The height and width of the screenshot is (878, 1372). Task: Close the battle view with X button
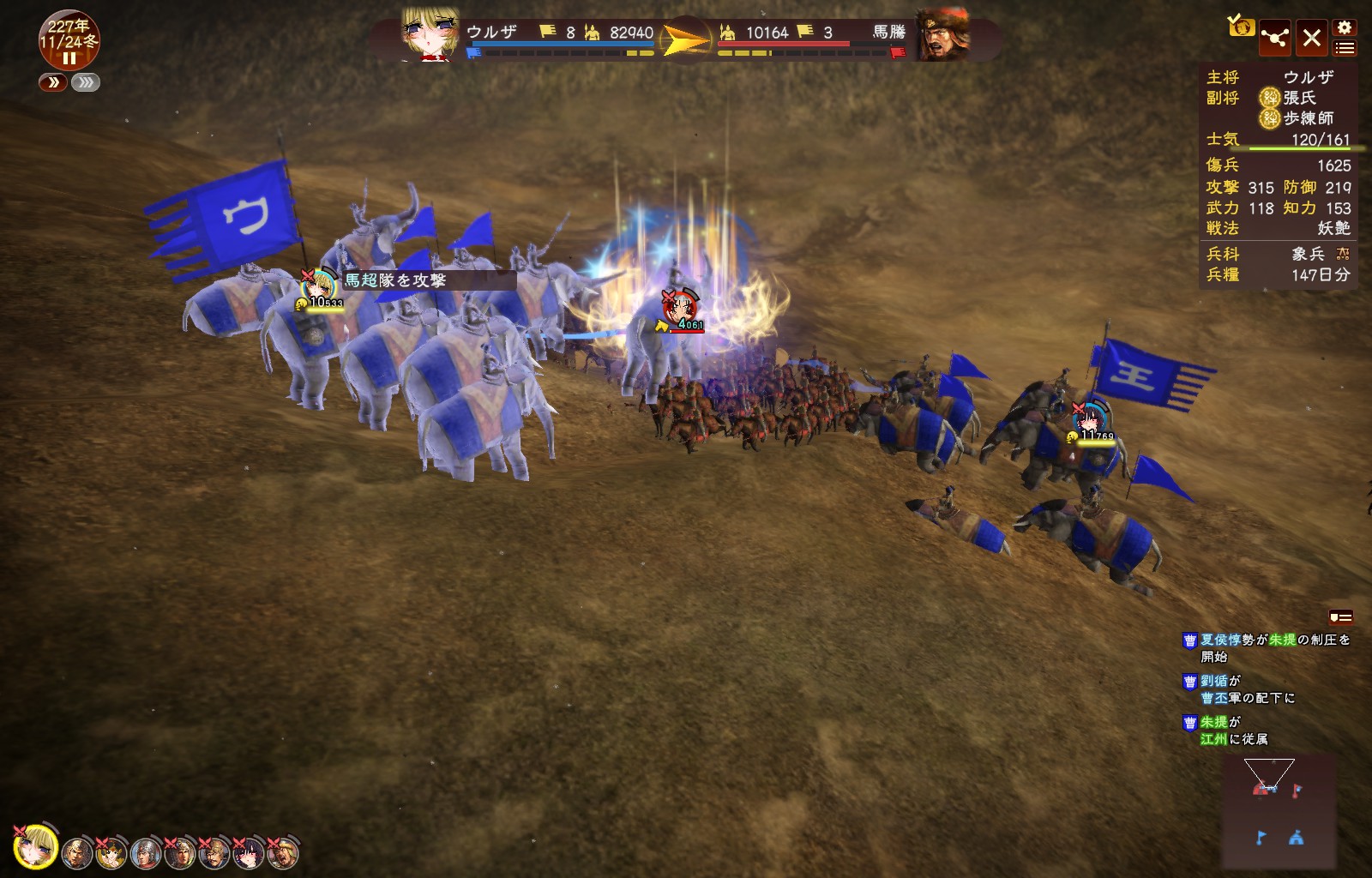1312,38
